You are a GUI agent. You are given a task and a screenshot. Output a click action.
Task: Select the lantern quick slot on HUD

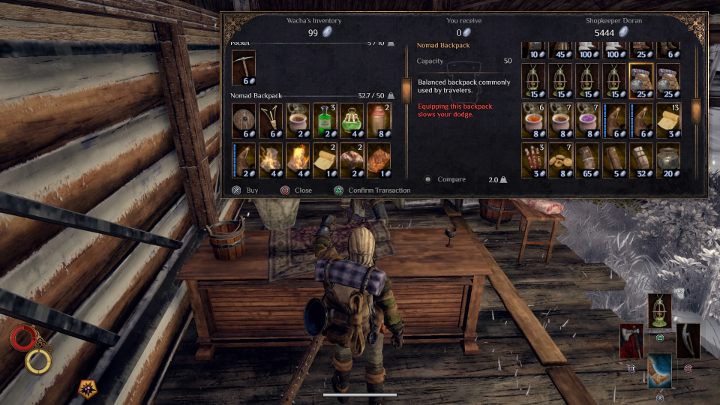pos(659,311)
